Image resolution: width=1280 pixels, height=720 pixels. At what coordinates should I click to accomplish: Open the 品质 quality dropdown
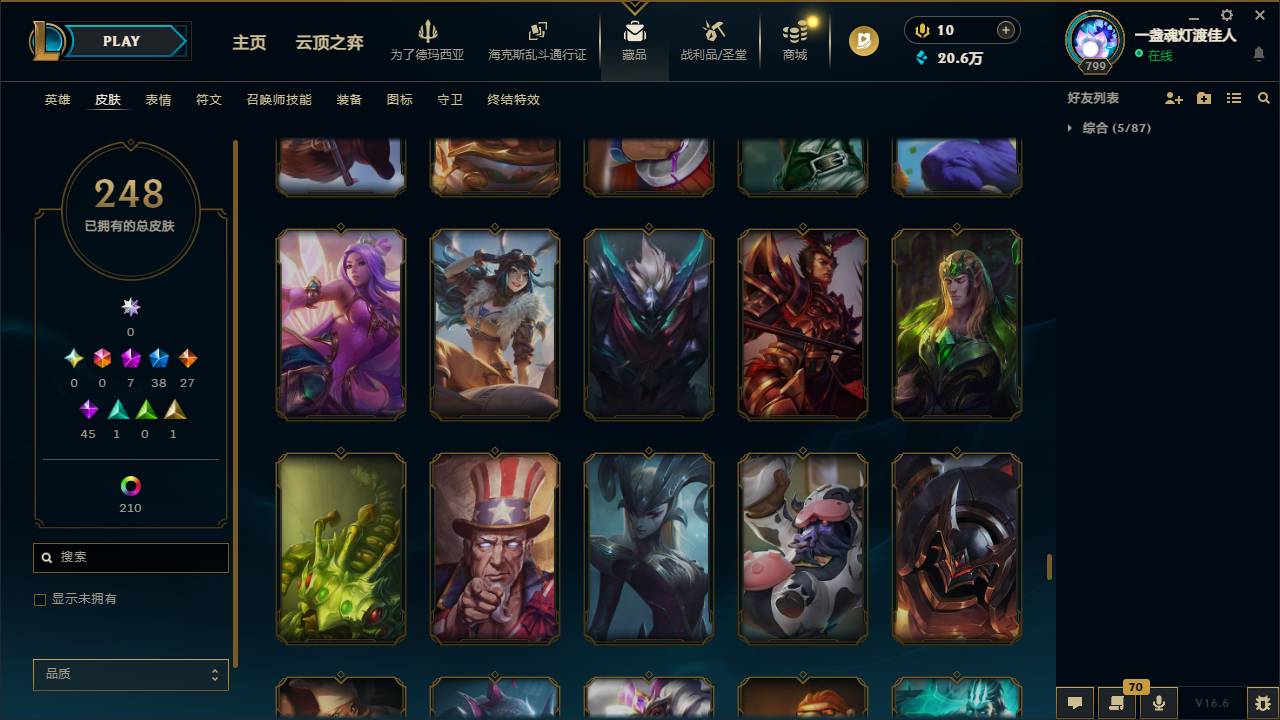[x=130, y=674]
